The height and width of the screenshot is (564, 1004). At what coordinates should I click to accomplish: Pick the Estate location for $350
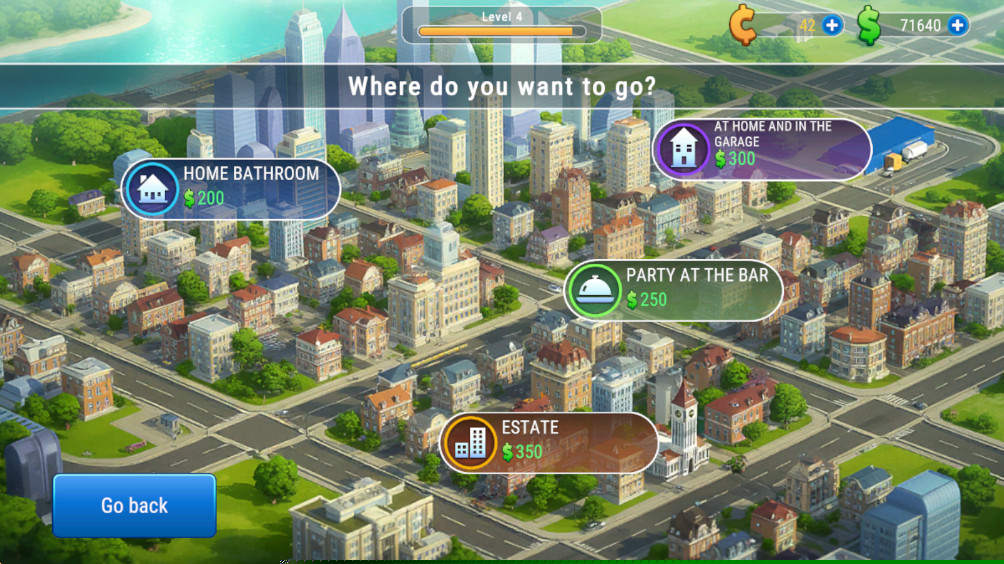[x=548, y=441]
